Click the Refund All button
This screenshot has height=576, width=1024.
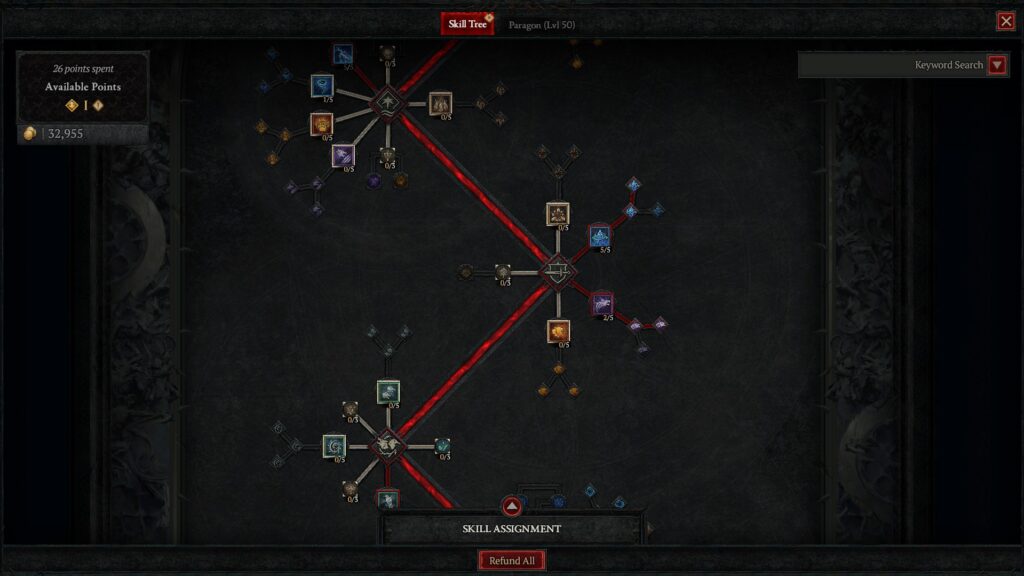(x=512, y=561)
